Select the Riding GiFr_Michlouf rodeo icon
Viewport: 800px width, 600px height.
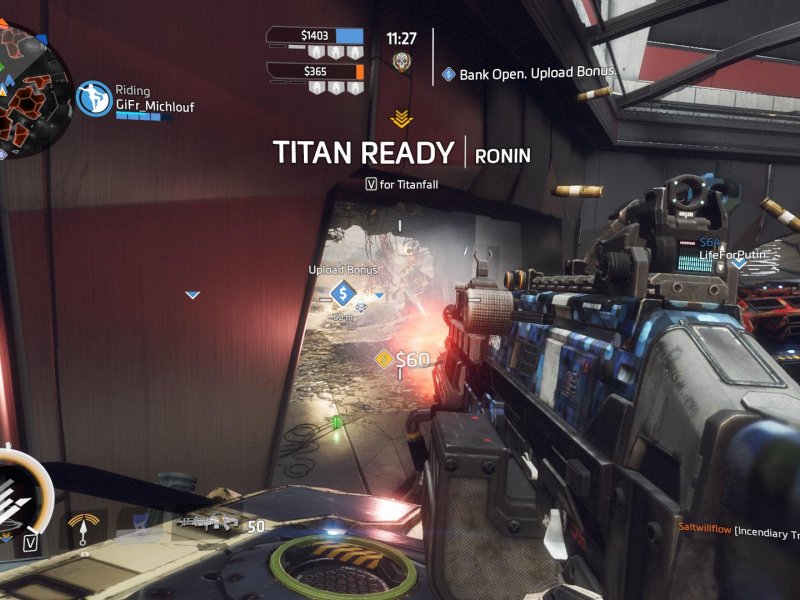click(x=94, y=98)
